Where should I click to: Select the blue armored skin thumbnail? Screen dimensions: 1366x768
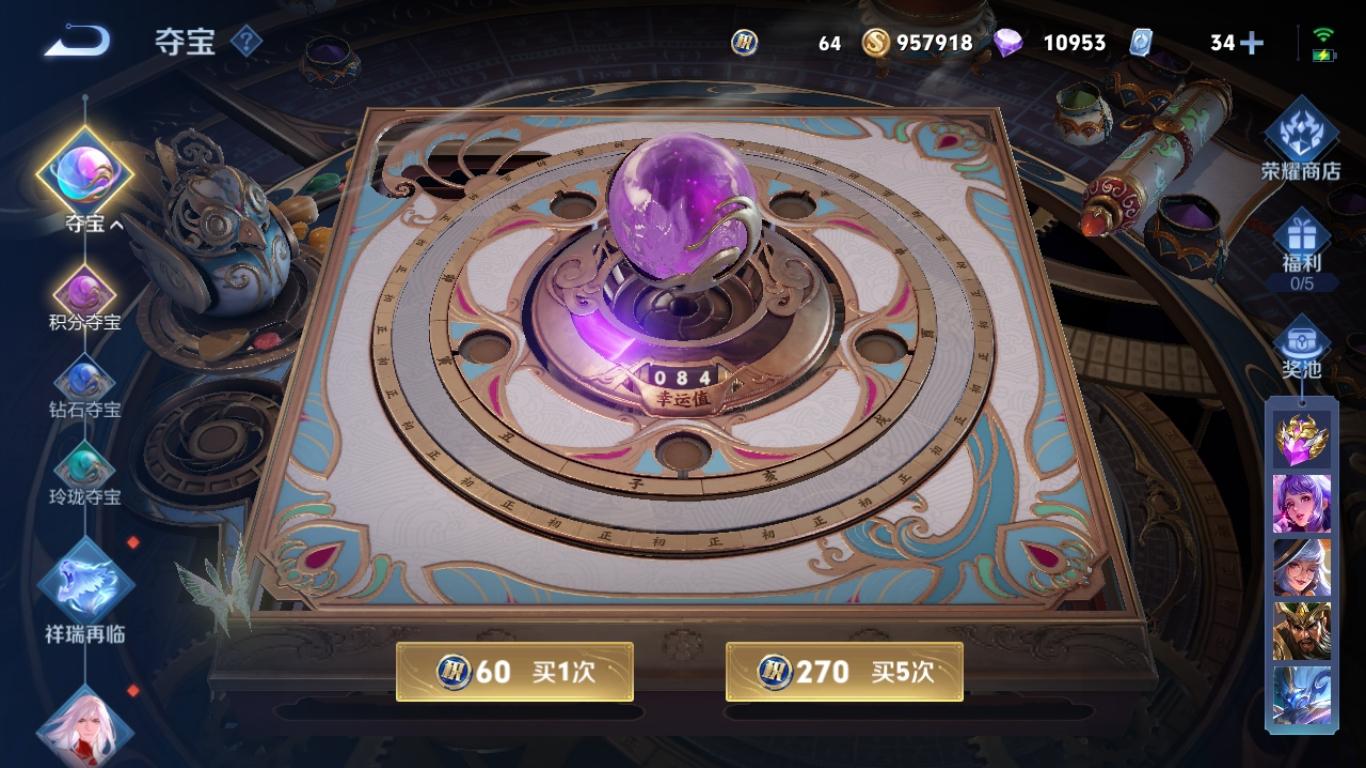point(1301,695)
